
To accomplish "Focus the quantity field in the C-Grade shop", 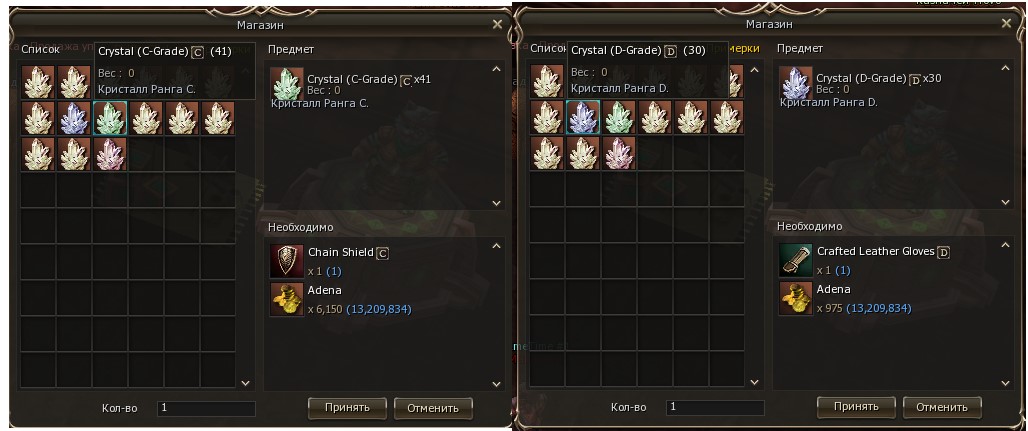I will 206,408.
